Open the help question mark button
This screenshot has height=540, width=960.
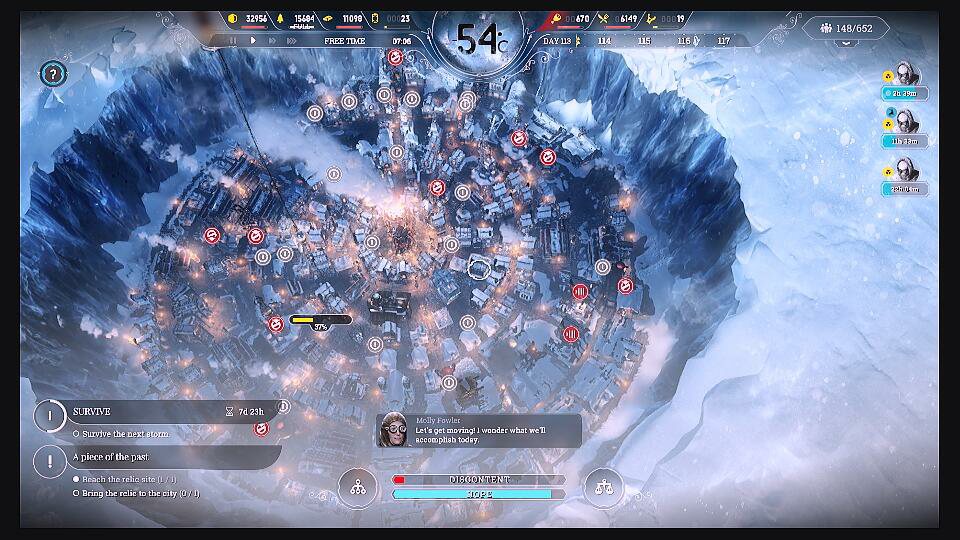(53, 73)
